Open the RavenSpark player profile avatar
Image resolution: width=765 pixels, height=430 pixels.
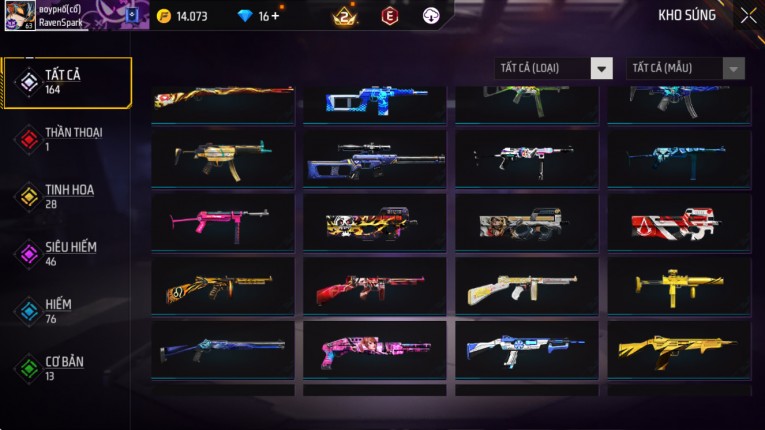pos(20,15)
